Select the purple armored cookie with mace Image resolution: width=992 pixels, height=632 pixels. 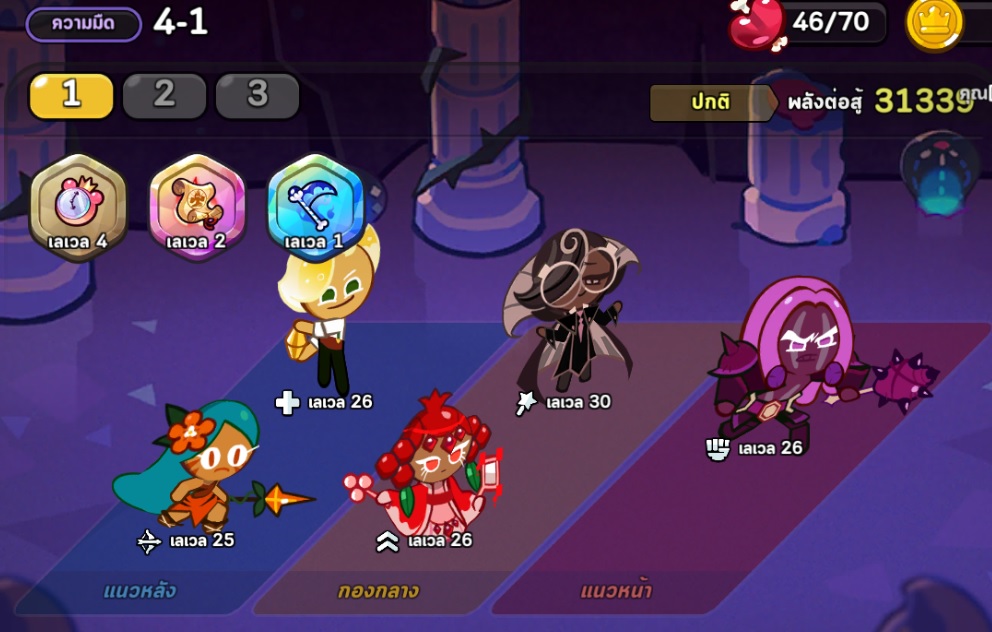pyautogui.click(x=790, y=360)
